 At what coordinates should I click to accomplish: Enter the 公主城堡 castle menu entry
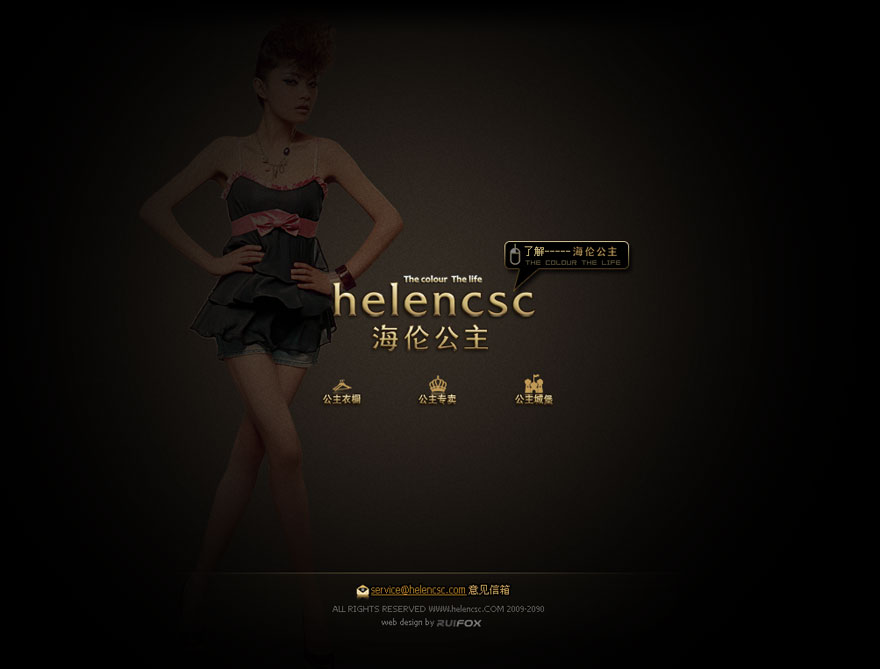533,391
